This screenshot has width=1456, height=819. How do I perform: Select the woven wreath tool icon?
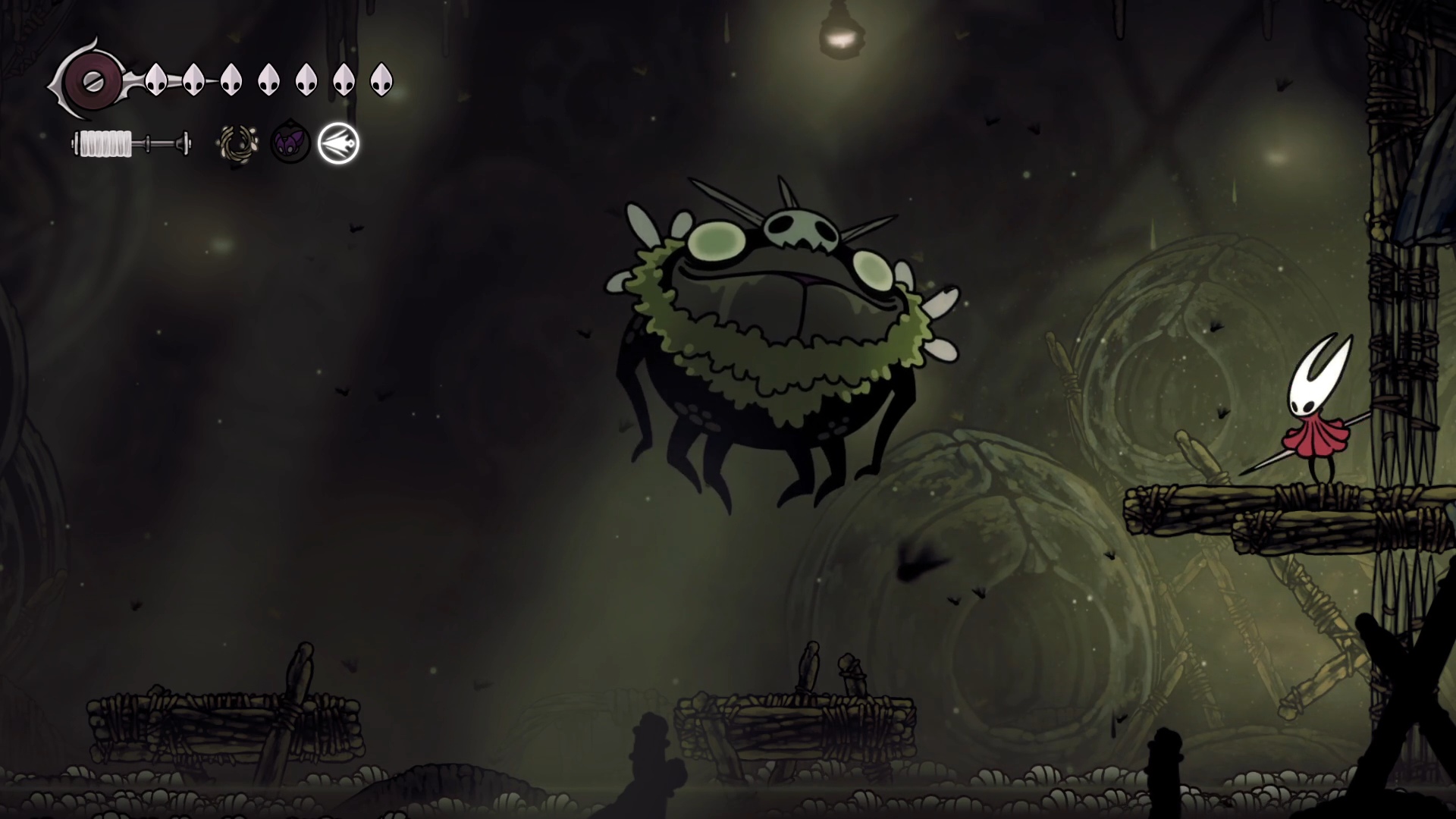tap(238, 143)
